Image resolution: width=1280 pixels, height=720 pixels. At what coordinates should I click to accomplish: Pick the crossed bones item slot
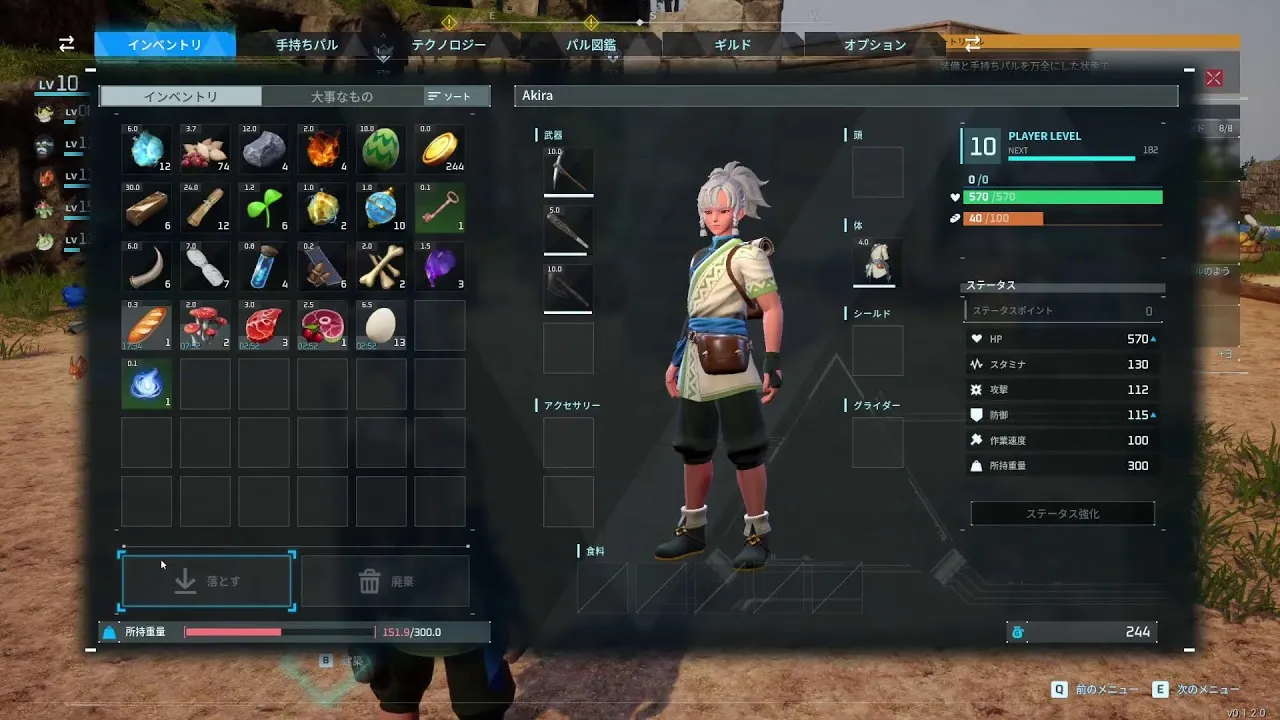(381, 266)
